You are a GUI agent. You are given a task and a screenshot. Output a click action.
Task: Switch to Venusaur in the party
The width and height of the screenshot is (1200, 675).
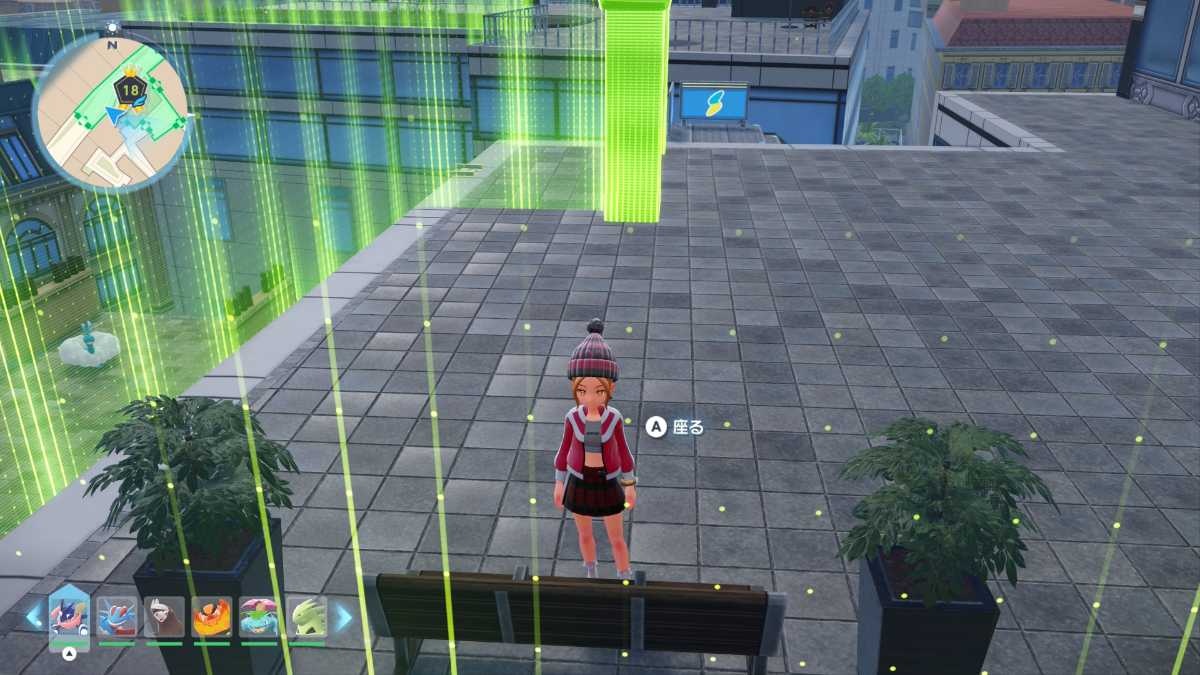pyautogui.click(x=259, y=617)
